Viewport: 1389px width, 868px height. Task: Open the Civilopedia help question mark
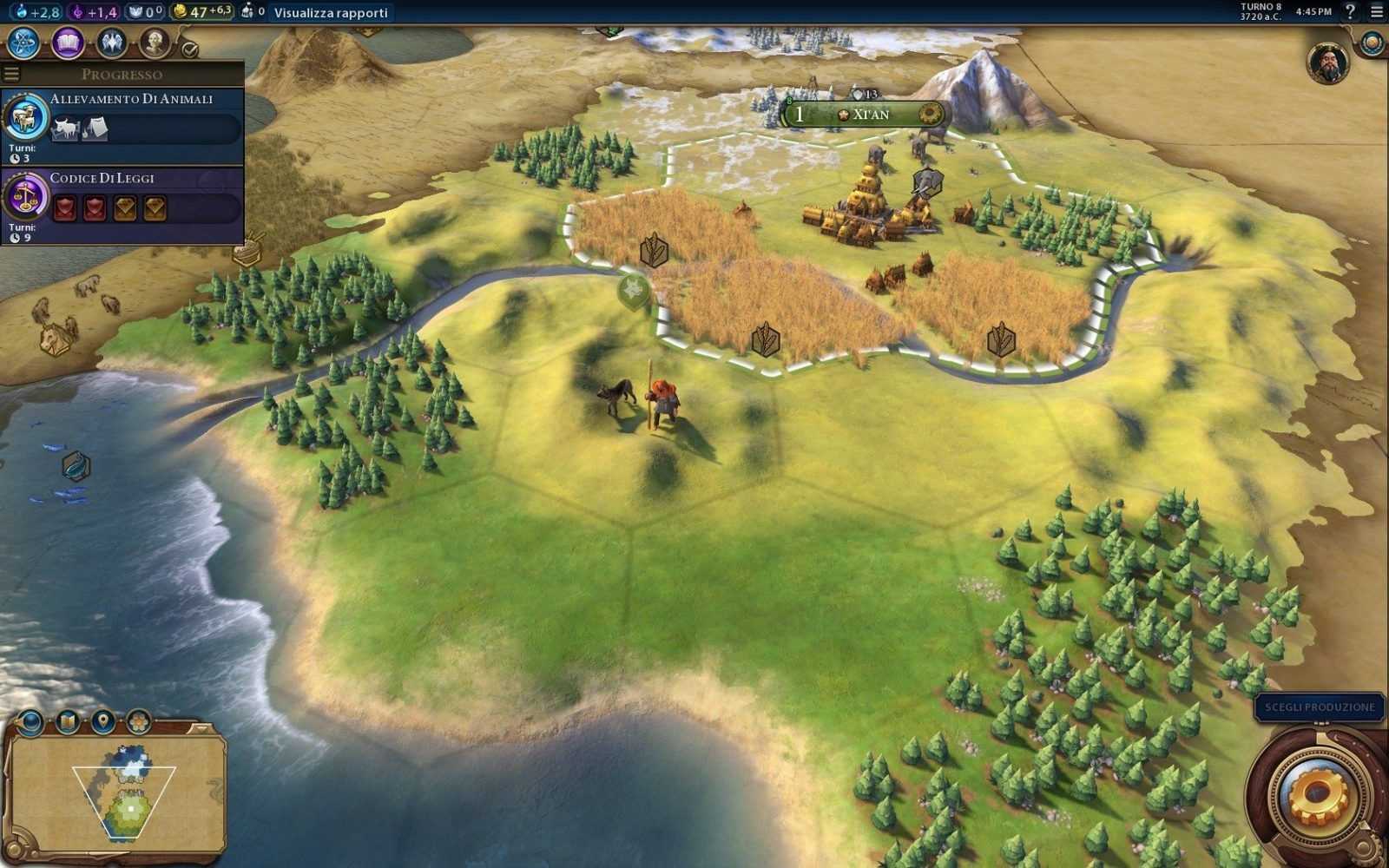(1350, 11)
